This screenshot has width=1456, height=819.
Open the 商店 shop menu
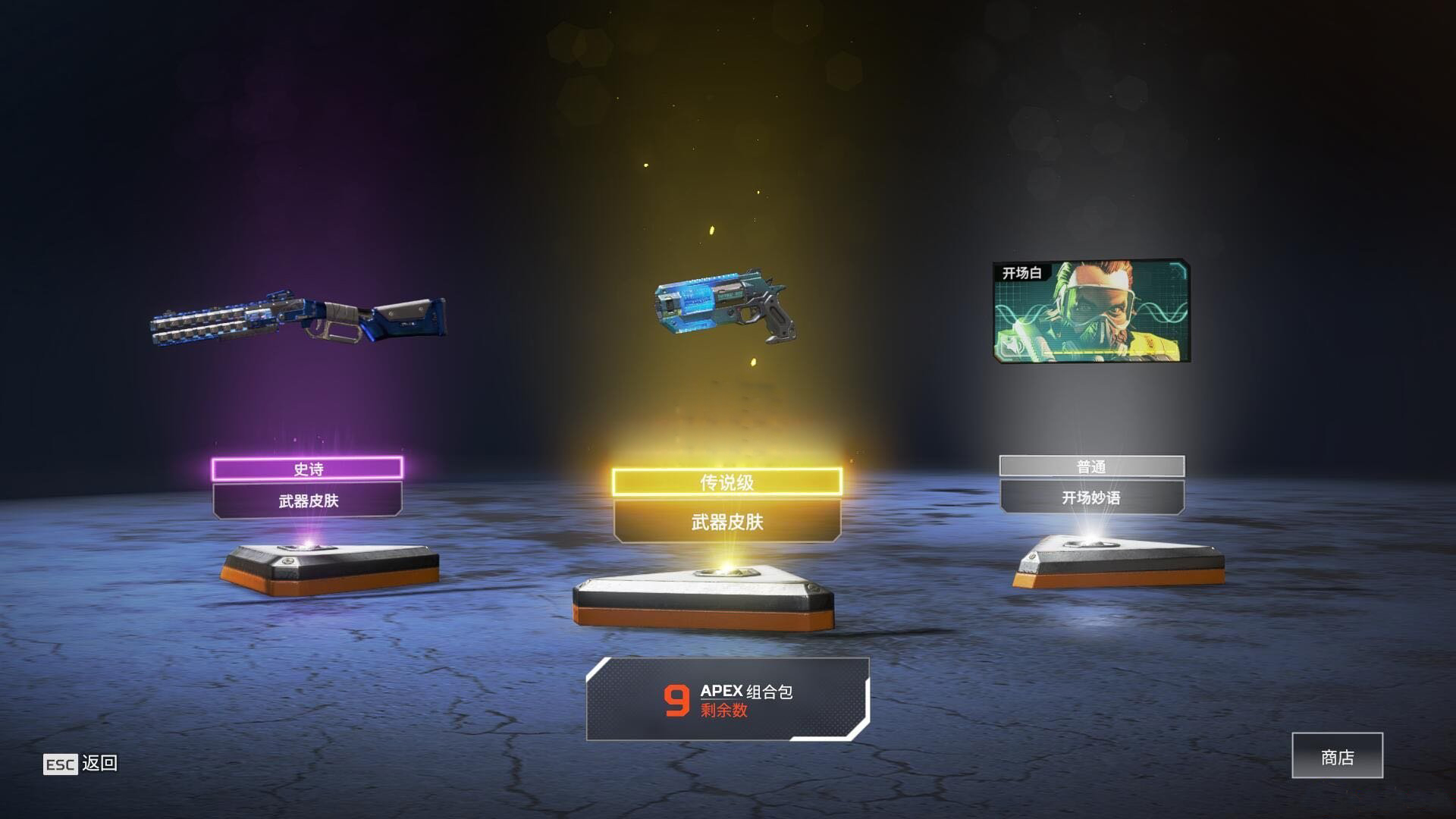(1337, 755)
